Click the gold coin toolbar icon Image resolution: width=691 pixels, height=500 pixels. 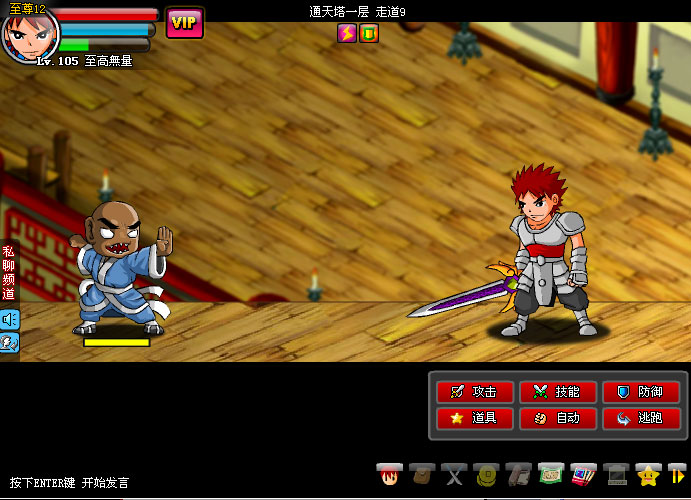[486, 474]
